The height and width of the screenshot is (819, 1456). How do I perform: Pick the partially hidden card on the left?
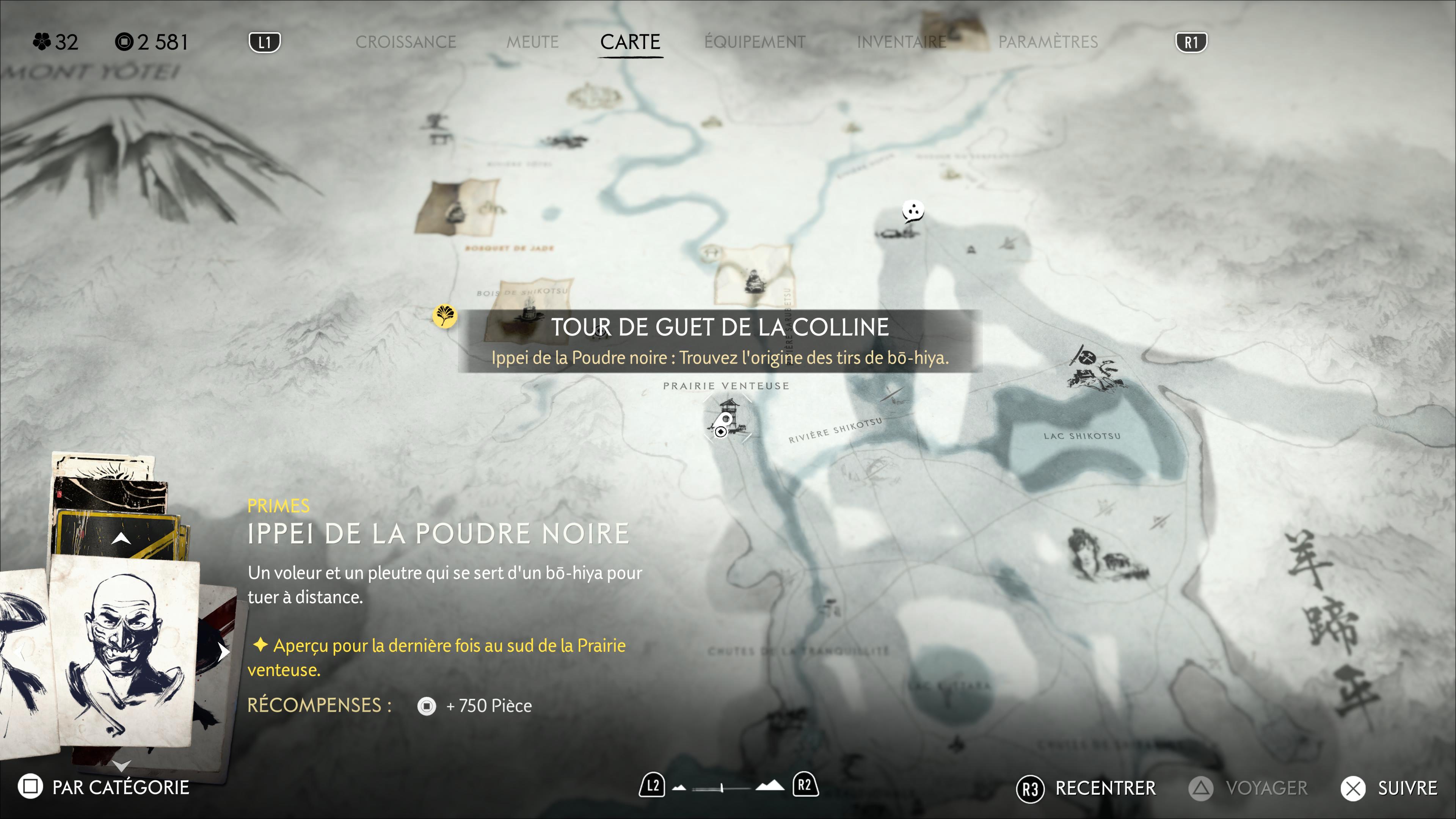[x=23, y=656]
